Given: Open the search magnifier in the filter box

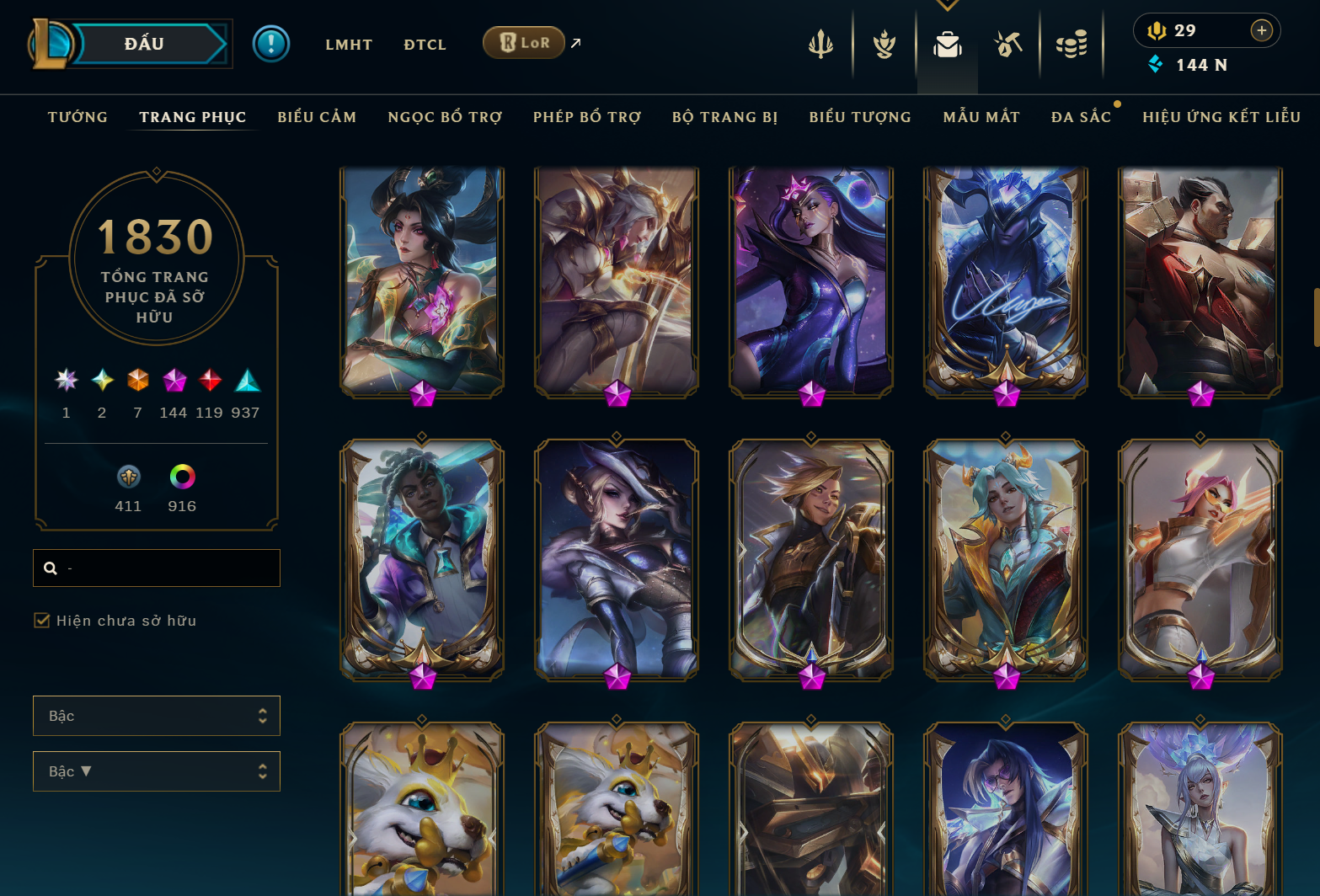Looking at the screenshot, I should tap(51, 568).
